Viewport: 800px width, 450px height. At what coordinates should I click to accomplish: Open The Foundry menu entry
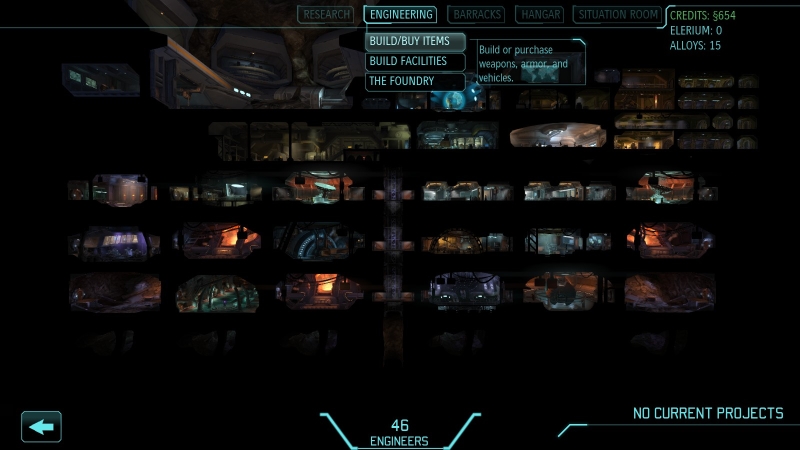[415, 82]
